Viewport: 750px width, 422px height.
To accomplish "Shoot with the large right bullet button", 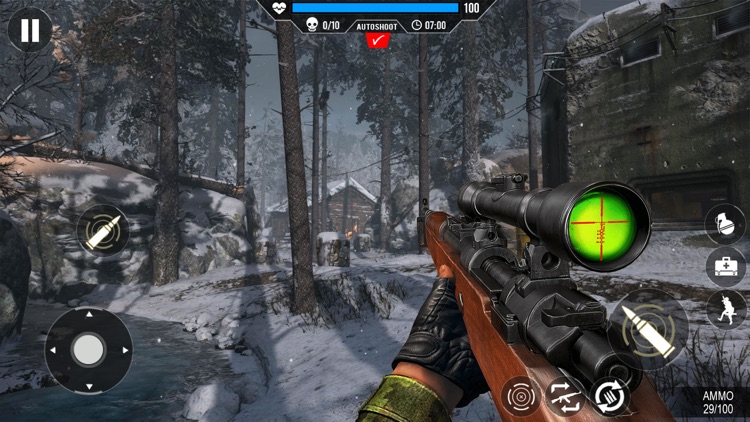I will (x=647, y=328).
